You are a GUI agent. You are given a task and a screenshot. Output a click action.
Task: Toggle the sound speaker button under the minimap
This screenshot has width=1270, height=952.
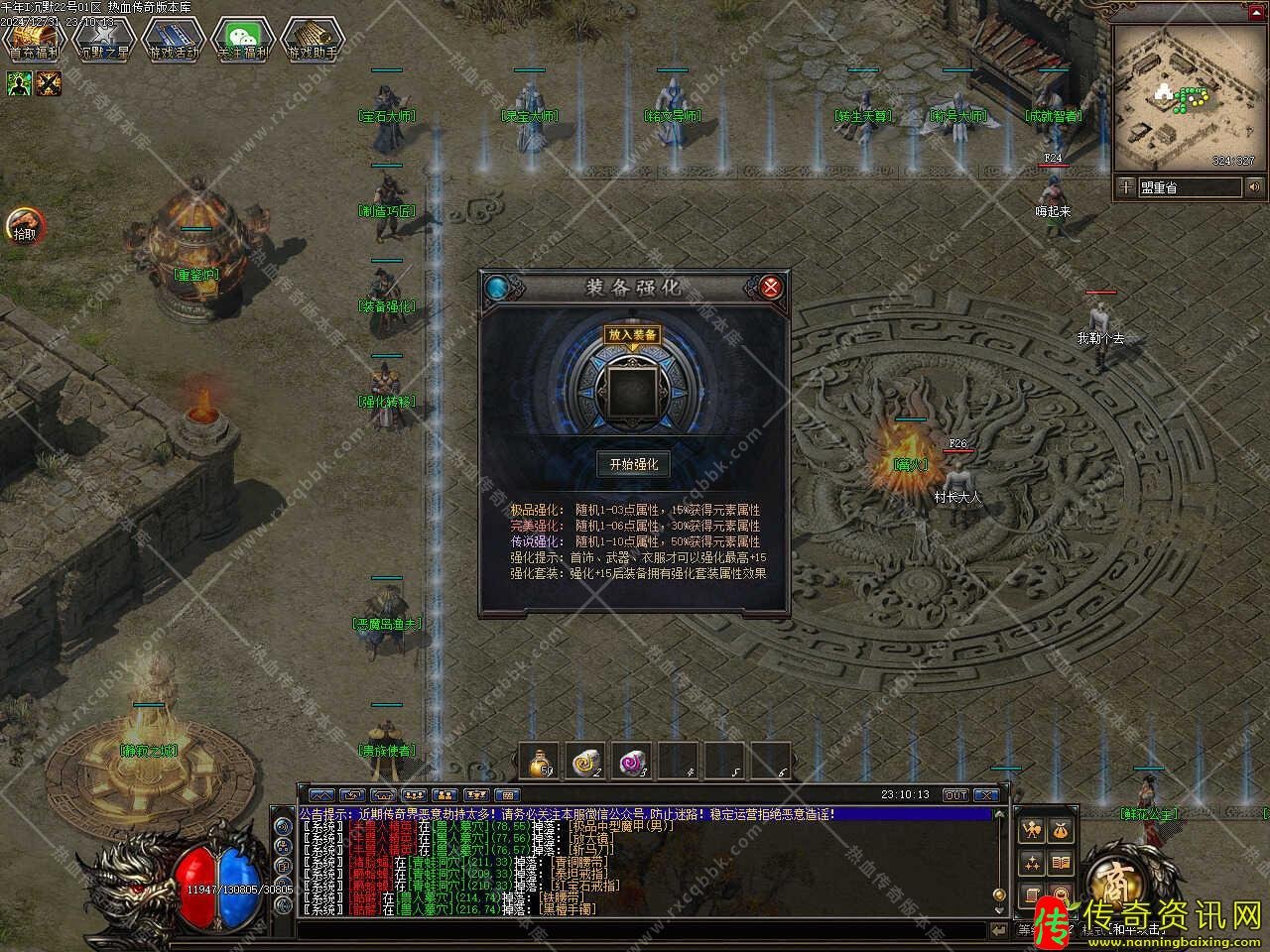(1255, 187)
